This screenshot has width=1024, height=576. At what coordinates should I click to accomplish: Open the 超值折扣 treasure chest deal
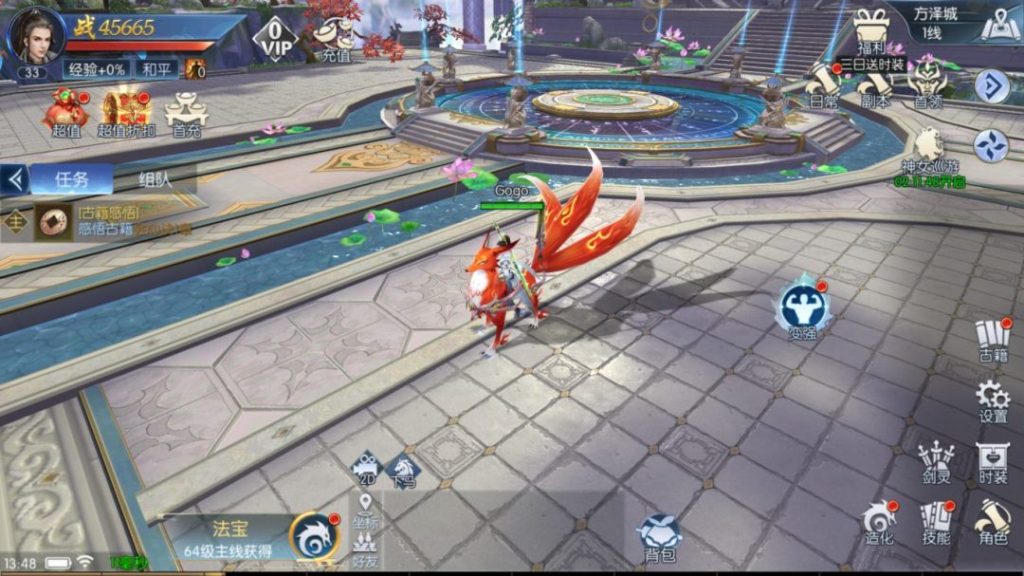click(126, 110)
